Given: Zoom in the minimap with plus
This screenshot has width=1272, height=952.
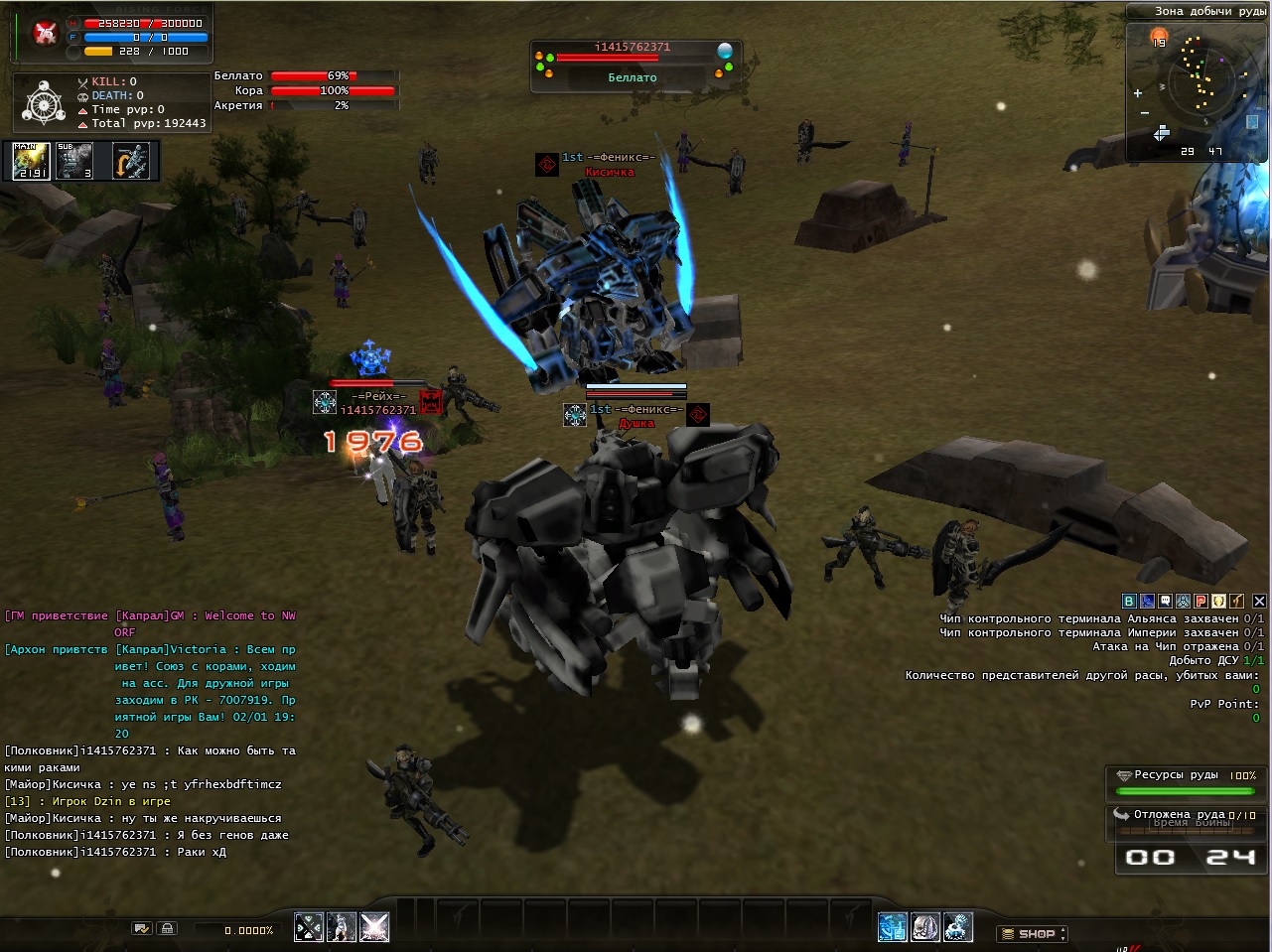Looking at the screenshot, I should (1138, 93).
